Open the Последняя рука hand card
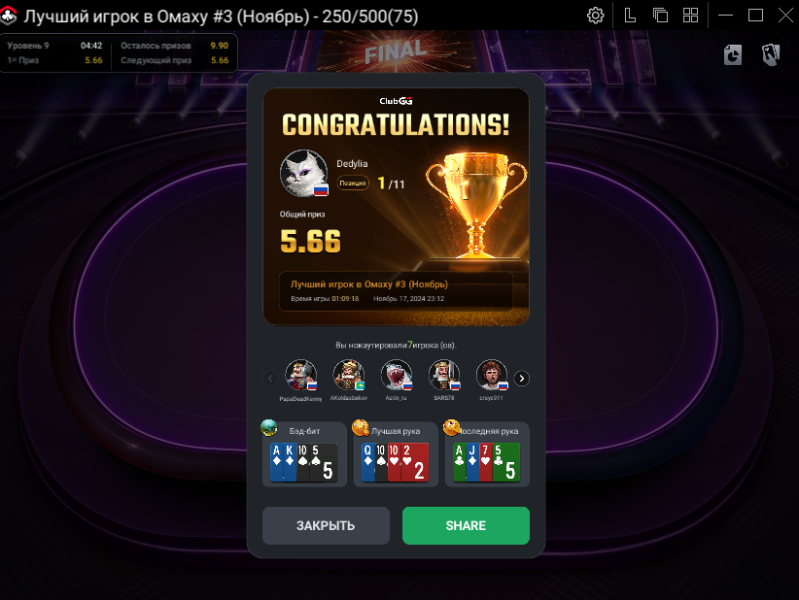The height and width of the screenshot is (600, 799). point(487,455)
